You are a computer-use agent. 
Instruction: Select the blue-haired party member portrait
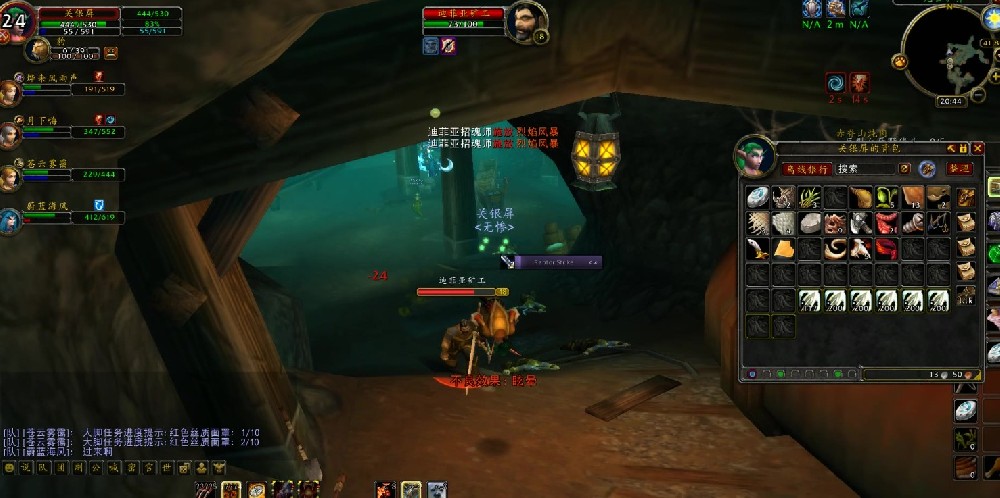point(10,219)
